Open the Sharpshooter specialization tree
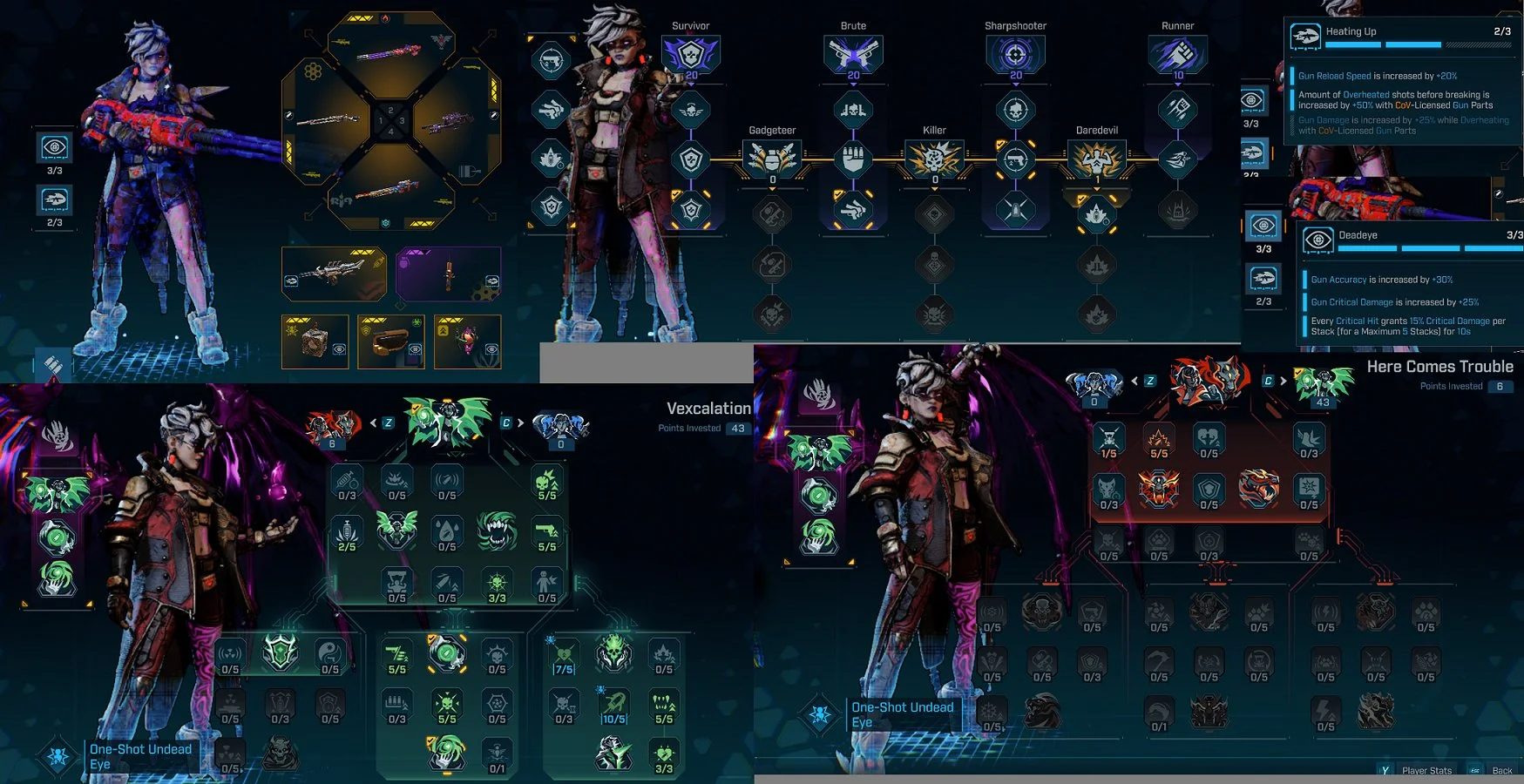The width and height of the screenshot is (1524, 784). coord(1015,55)
